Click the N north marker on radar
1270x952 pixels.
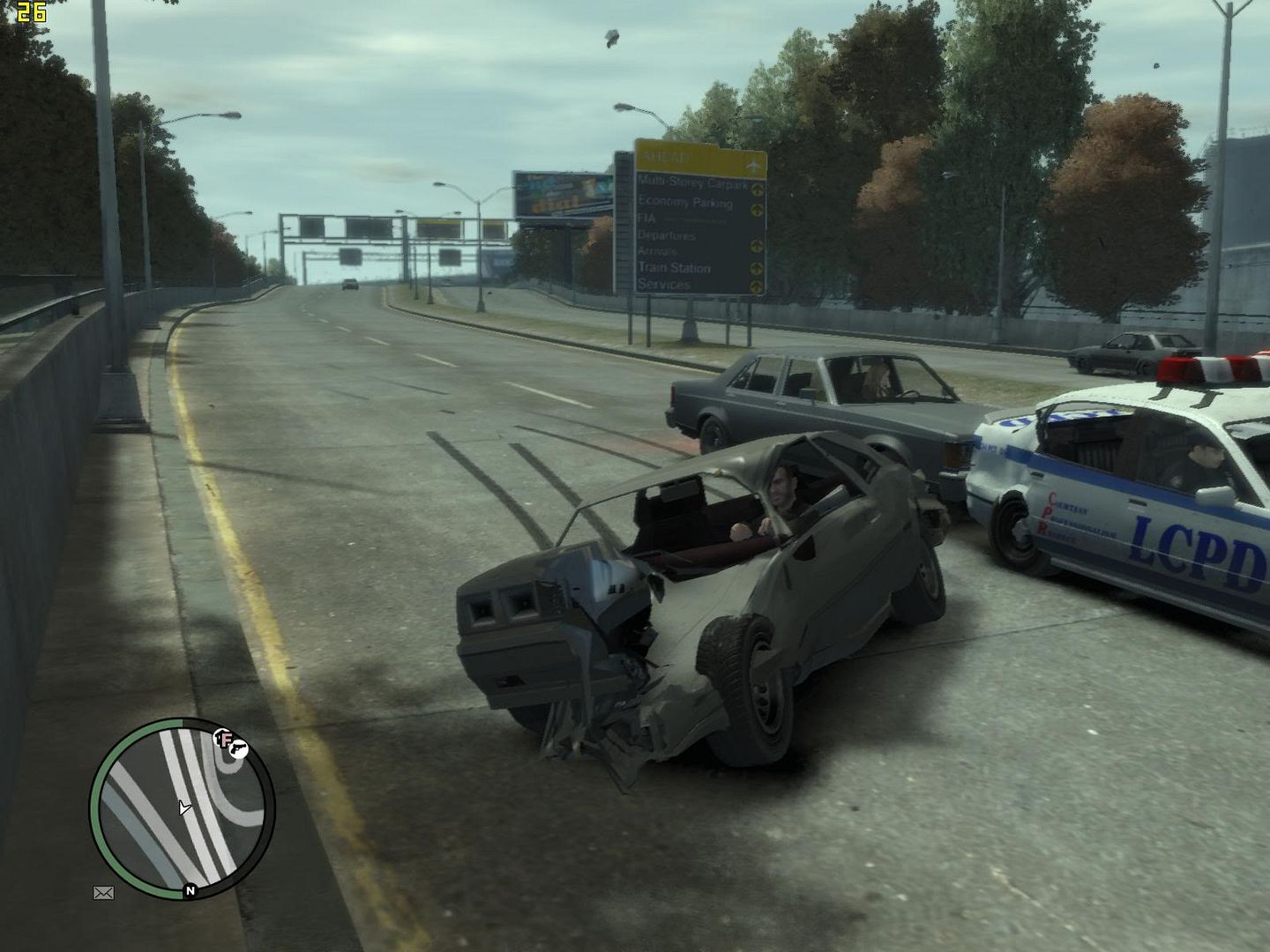click(190, 891)
